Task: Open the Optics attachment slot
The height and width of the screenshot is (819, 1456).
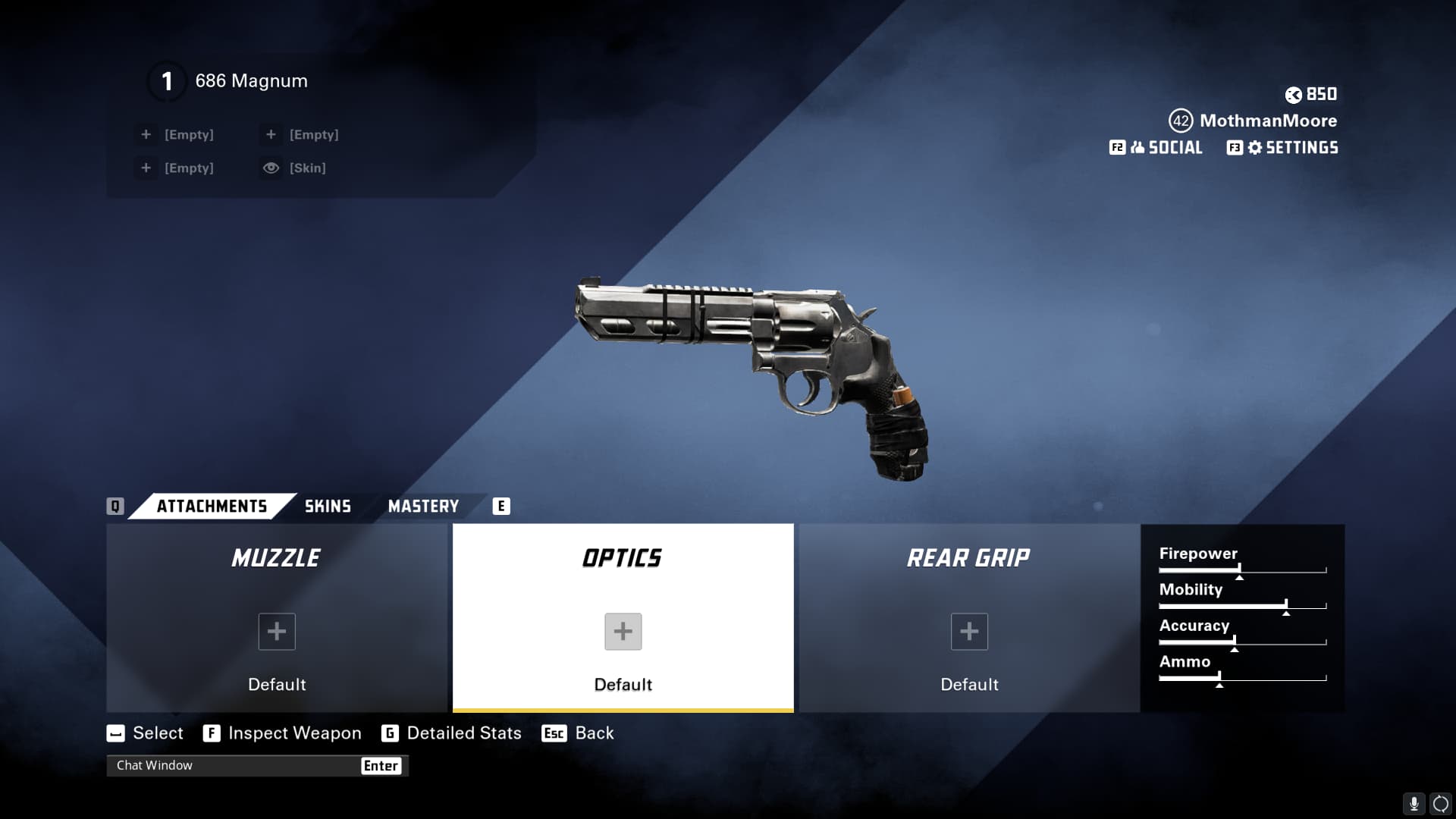Action: point(623,618)
